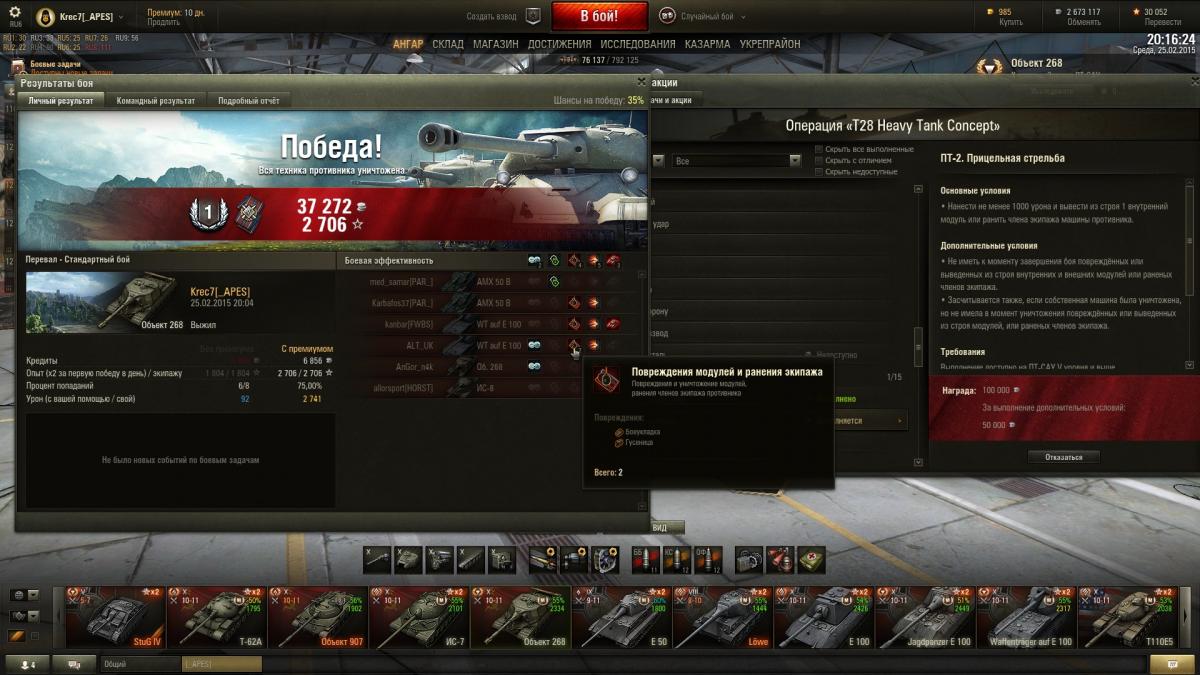Switch to «Командный результат» tab
The height and width of the screenshot is (675, 1200).
coord(155,100)
